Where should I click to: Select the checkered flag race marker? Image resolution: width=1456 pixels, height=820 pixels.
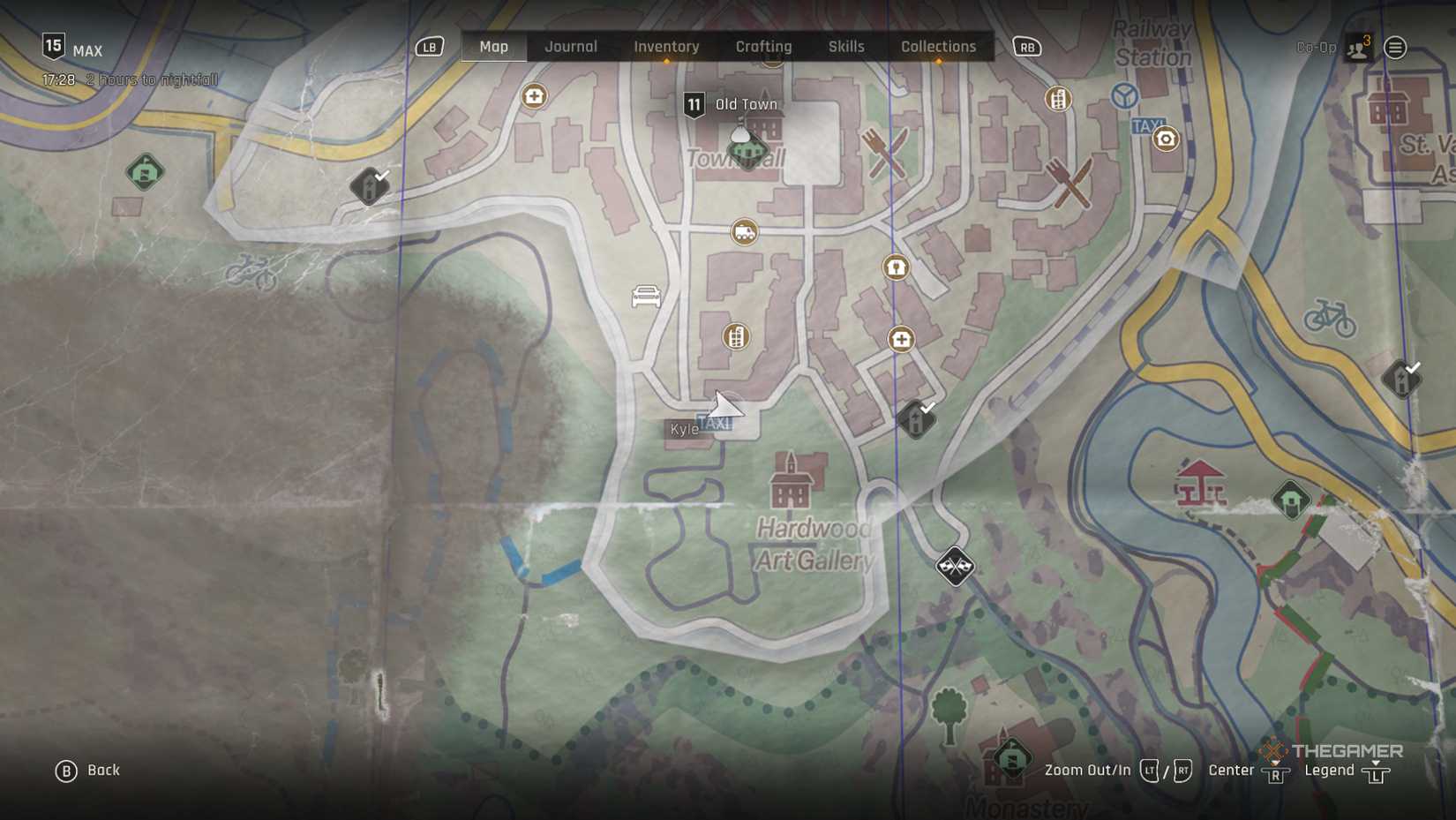pos(955,565)
